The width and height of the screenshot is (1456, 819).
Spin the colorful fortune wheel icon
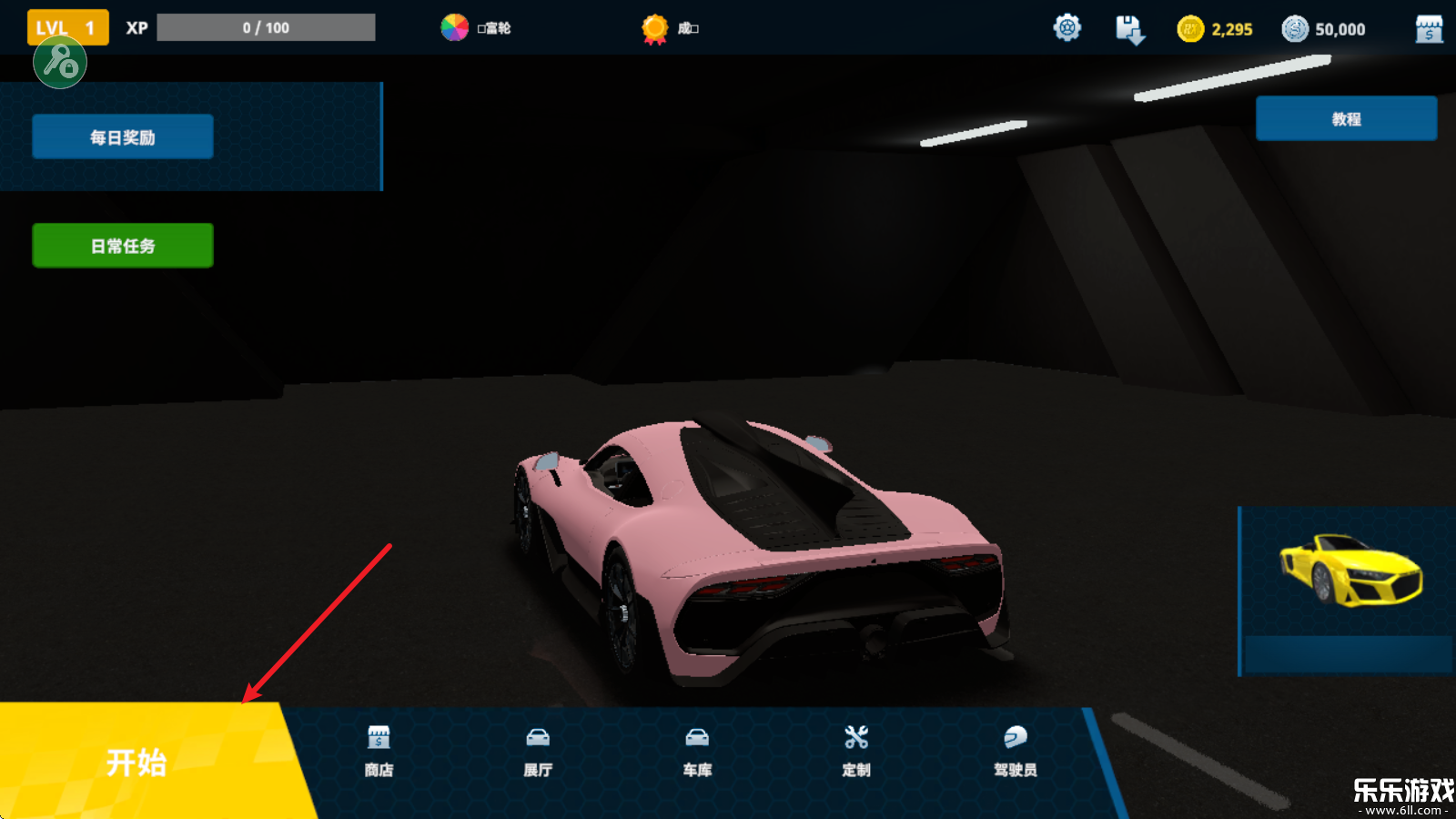pyautogui.click(x=455, y=28)
